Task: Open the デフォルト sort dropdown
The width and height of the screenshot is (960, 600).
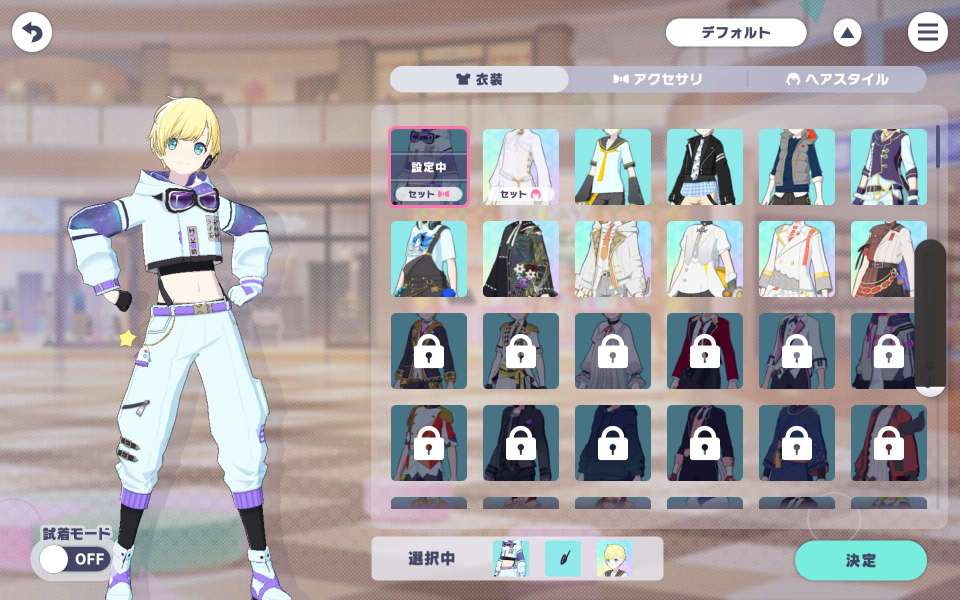Action: (x=736, y=33)
